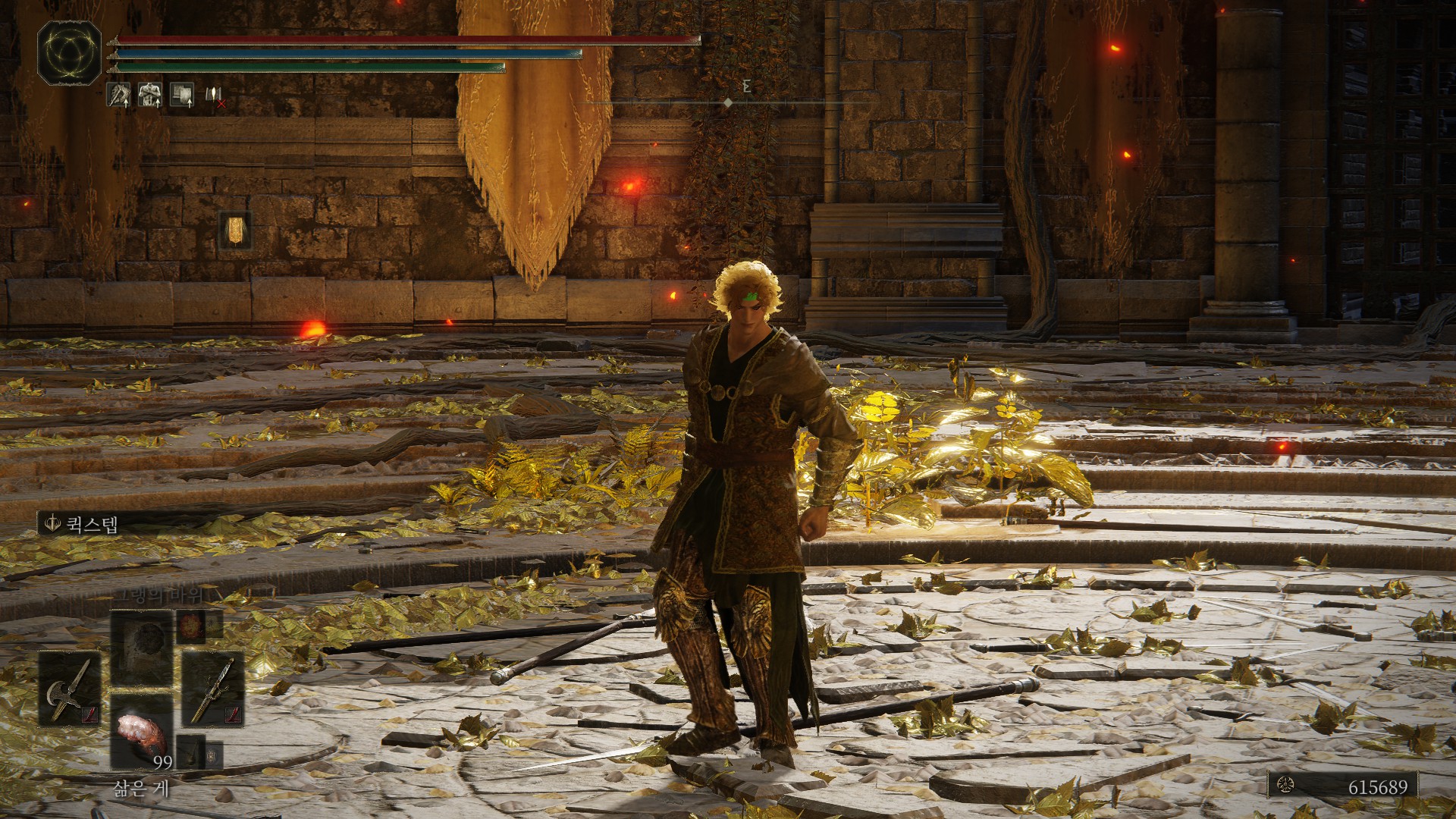Click the golden banner effect icon
This screenshot has width=1456, height=819.
coord(235,230)
